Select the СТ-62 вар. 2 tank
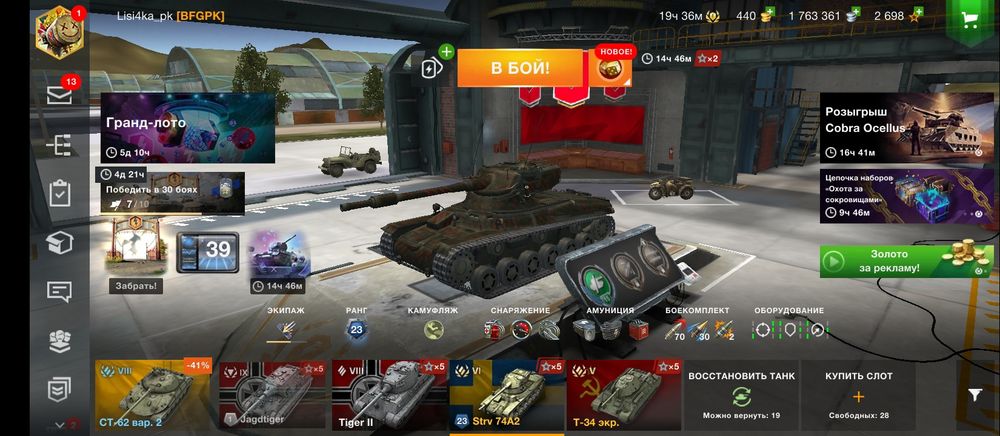The image size is (1000, 436). [153, 395]
